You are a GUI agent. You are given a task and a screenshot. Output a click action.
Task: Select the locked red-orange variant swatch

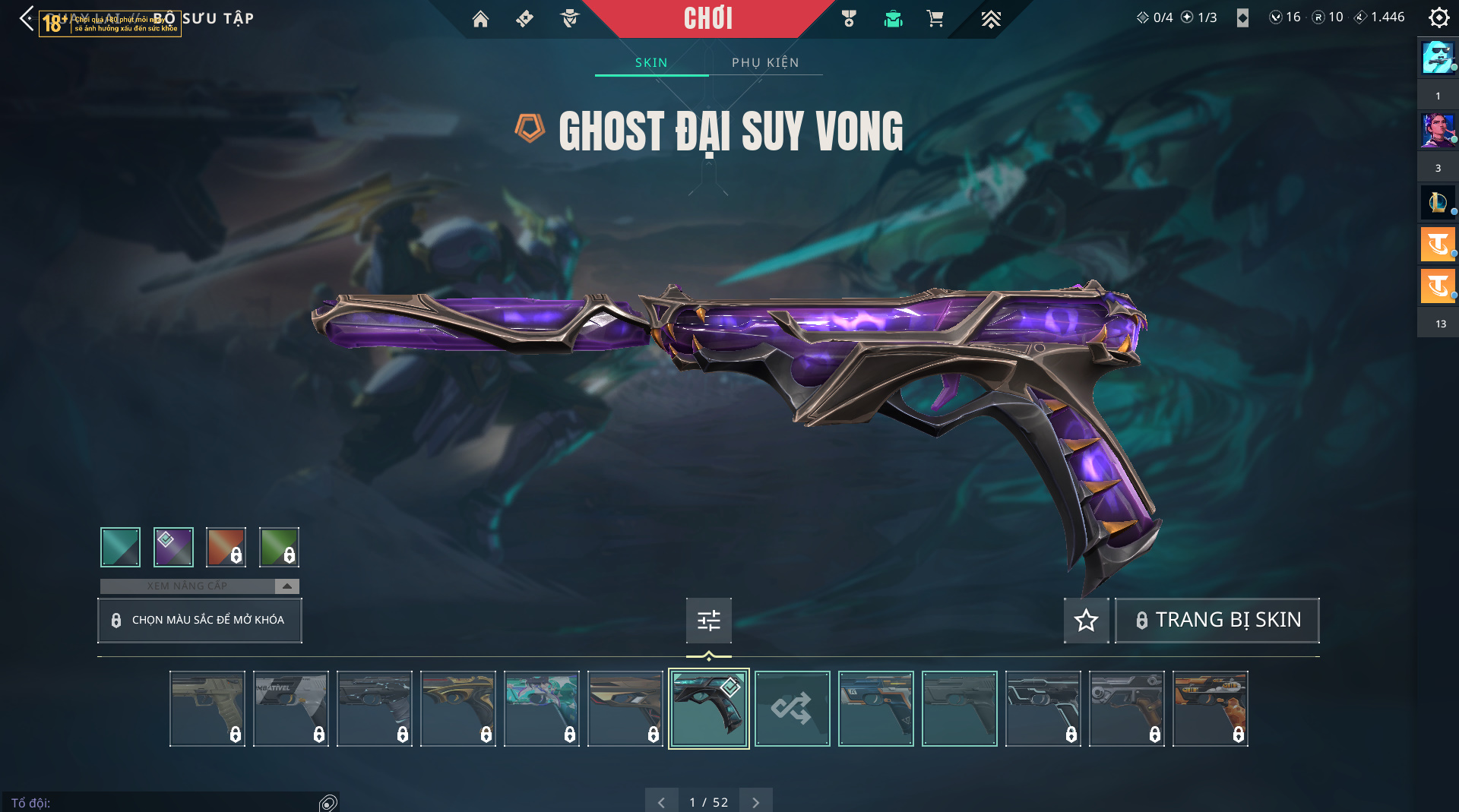click(226, 547)
